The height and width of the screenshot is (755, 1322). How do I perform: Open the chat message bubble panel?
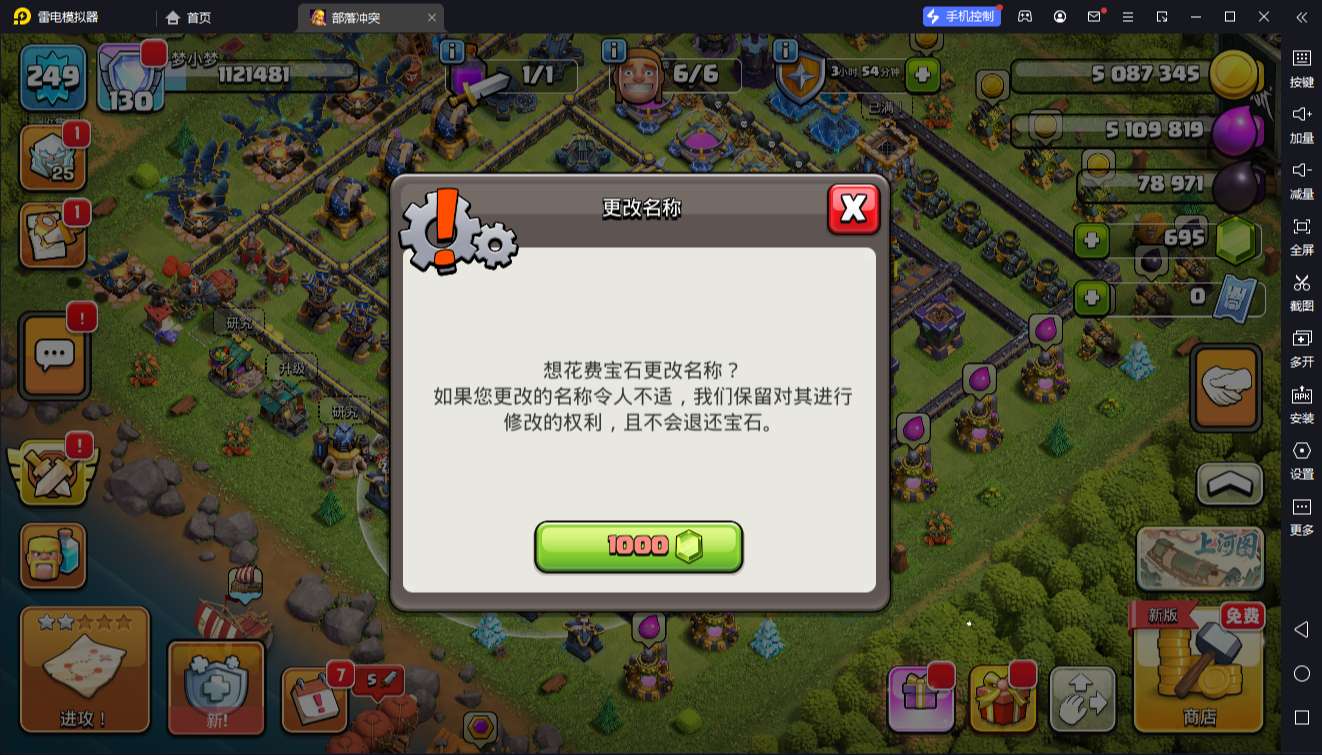click(x=53, y=356)
